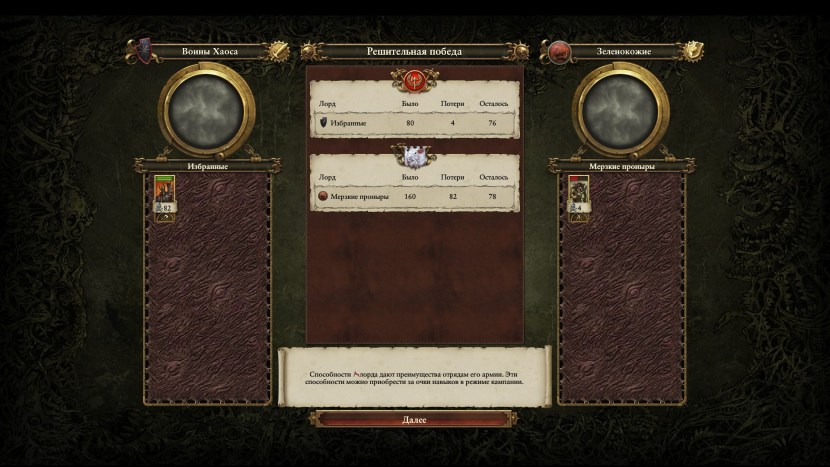This screenshot has width=830, height=467.
Task: Click the Избранные row in the results table
Action: (x=414, y=124)
